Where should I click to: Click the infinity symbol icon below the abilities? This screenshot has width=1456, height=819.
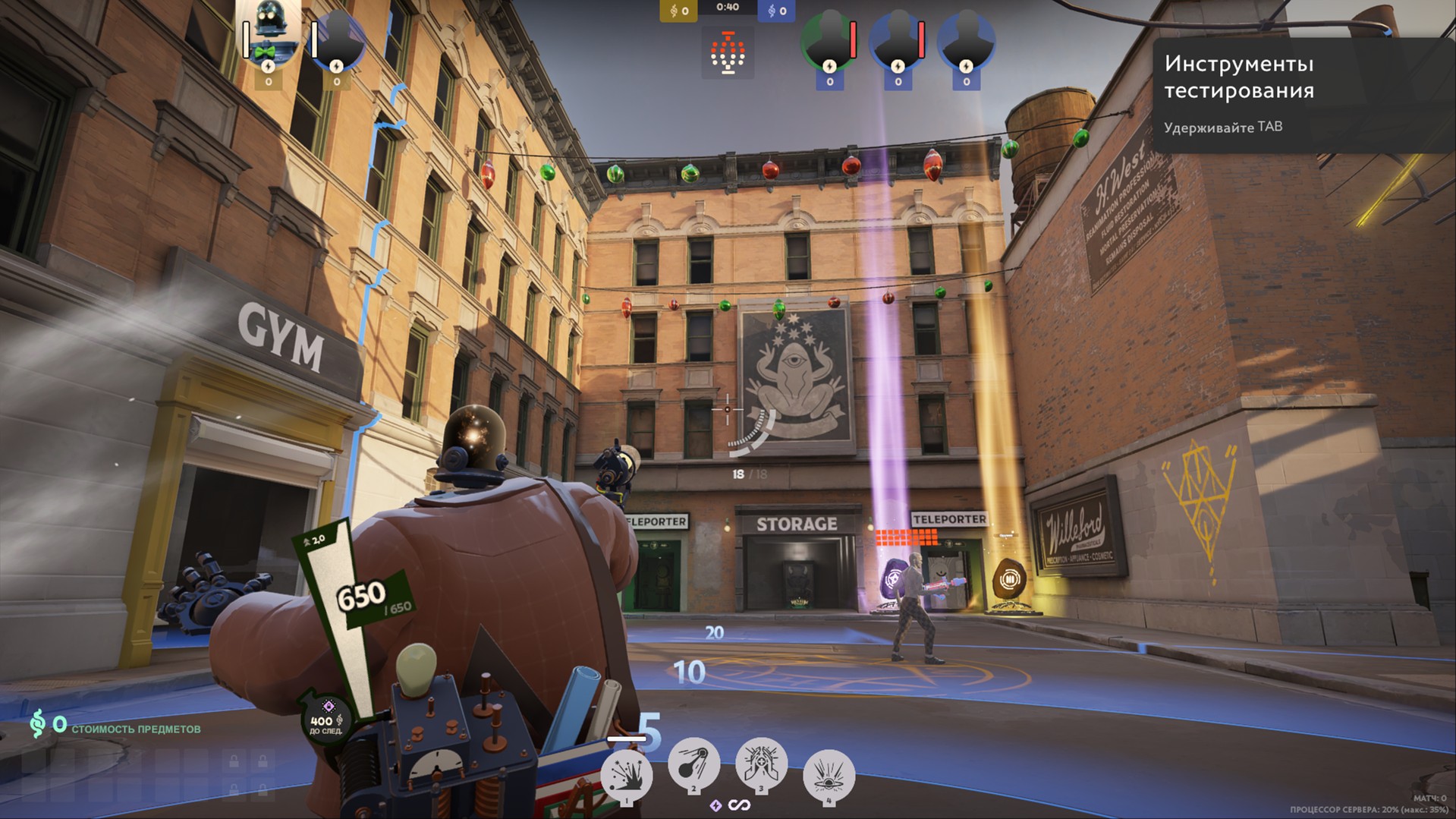740,805
